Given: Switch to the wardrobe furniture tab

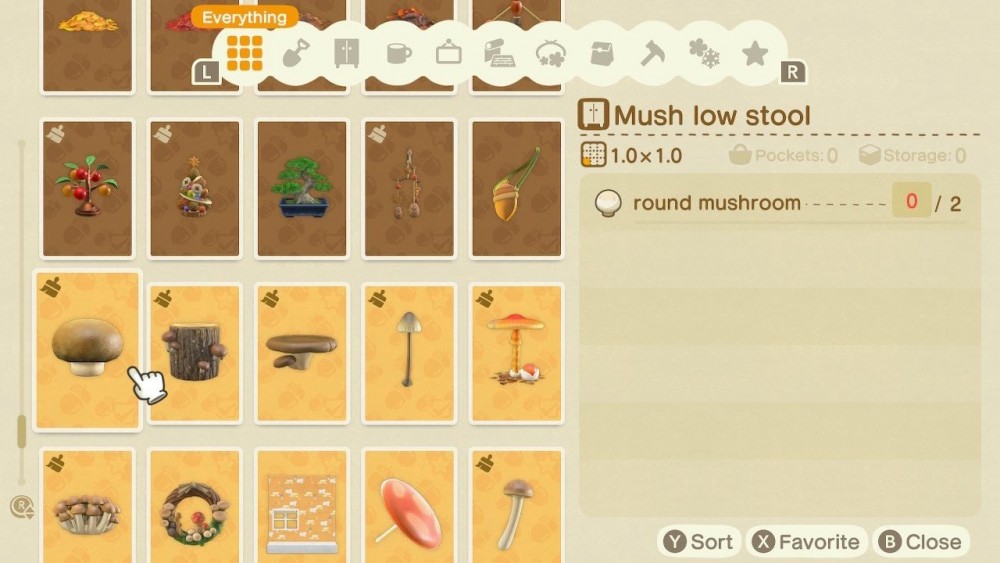Looking at the screenshot, I should 347,53.
